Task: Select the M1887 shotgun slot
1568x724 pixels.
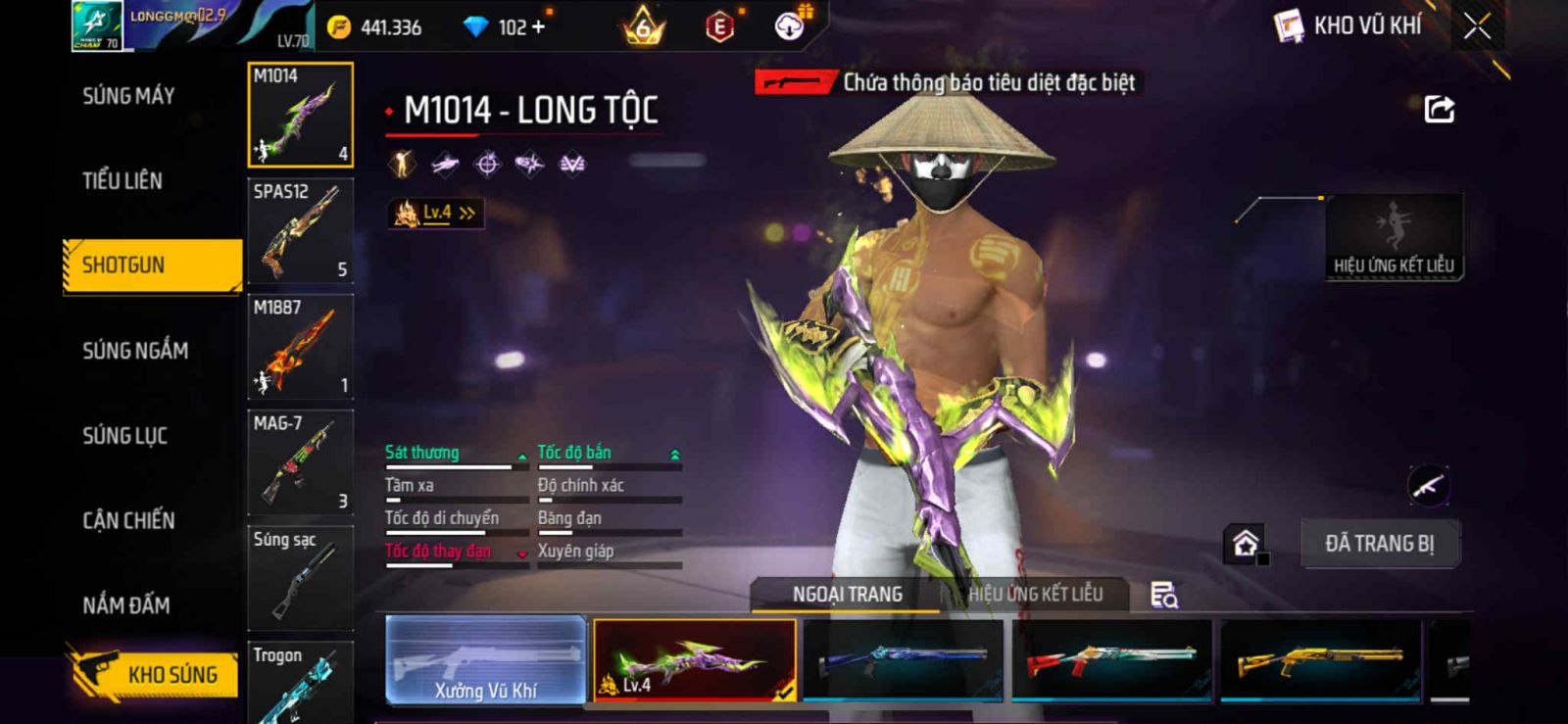Action: 300,347
